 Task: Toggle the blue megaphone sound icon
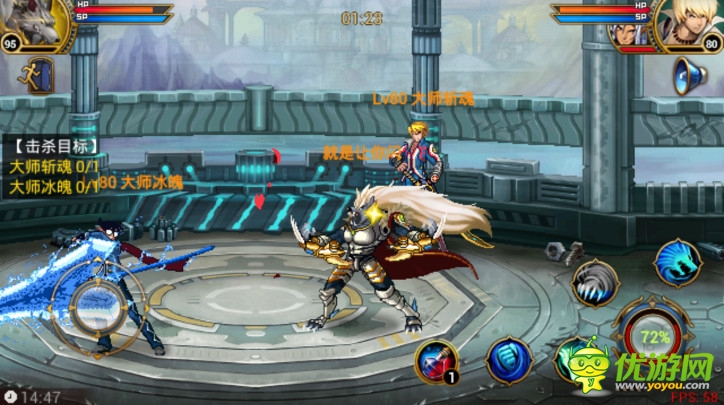point(689,76)
